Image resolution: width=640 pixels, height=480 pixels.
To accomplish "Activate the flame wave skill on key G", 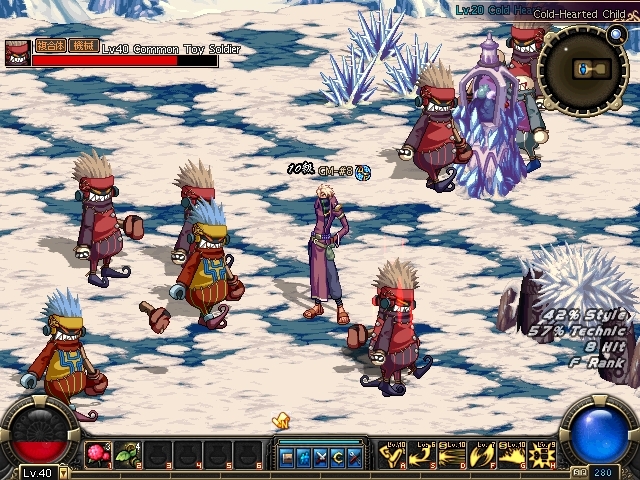I will tap(512, 456).
